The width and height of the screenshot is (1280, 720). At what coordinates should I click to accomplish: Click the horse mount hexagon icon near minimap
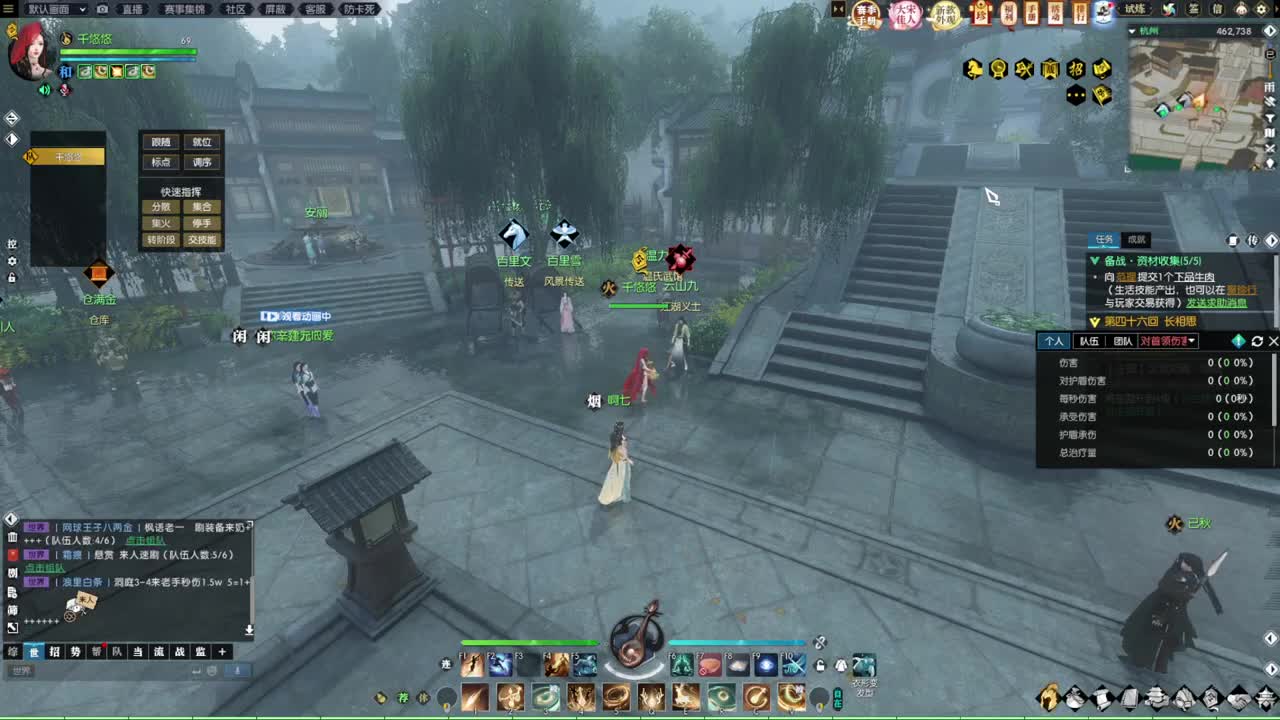[x=973, y=67]
